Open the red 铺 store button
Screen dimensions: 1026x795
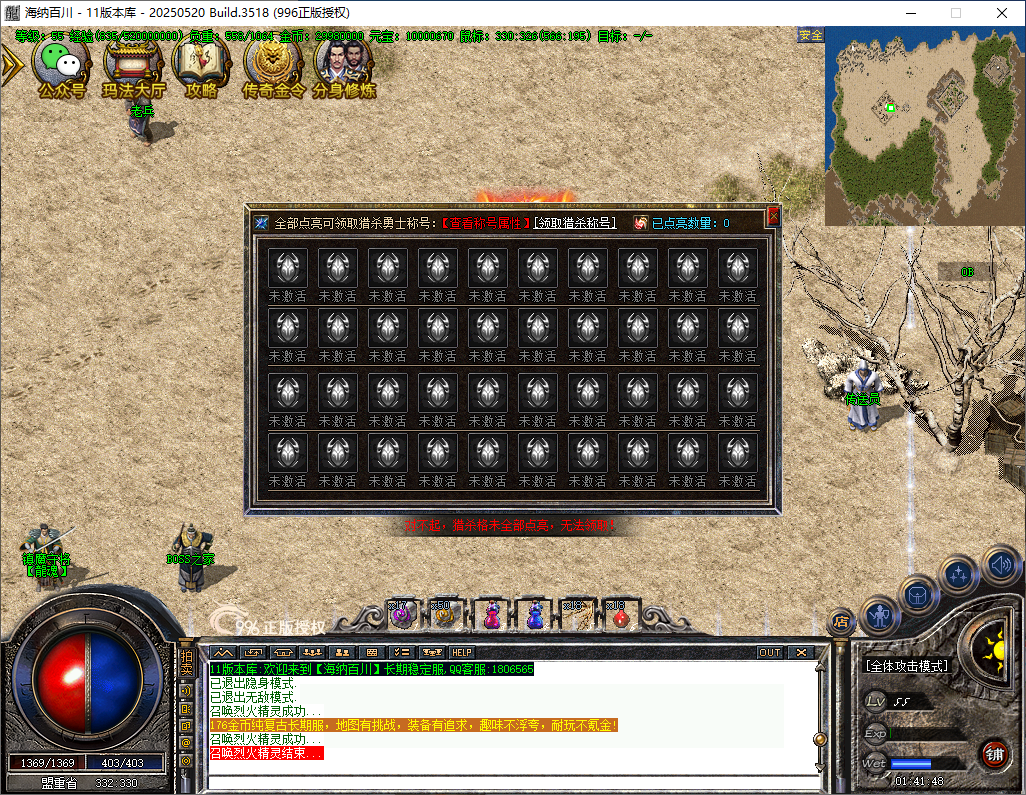pos(992,753)
